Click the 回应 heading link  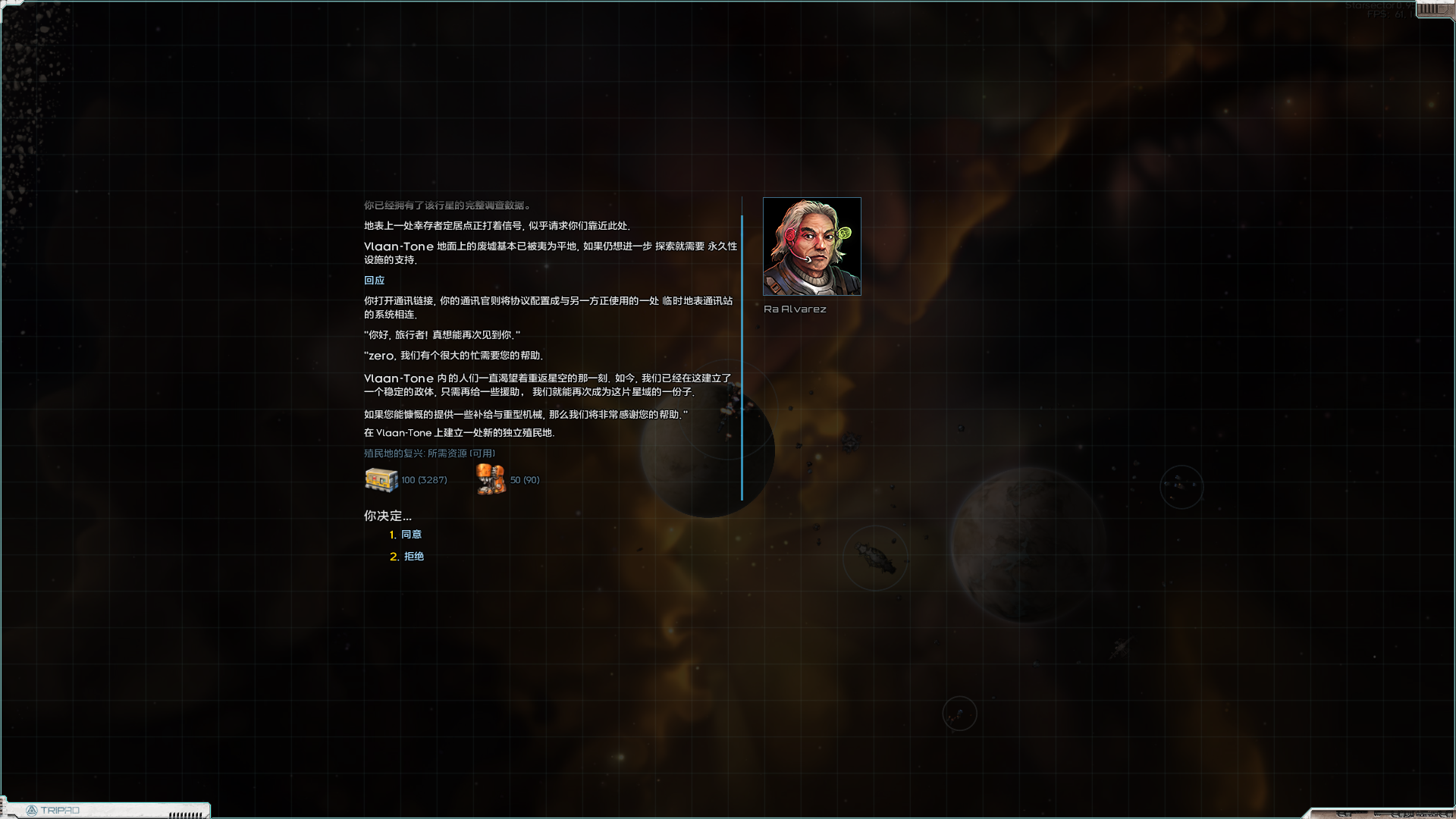coord(374,280)
